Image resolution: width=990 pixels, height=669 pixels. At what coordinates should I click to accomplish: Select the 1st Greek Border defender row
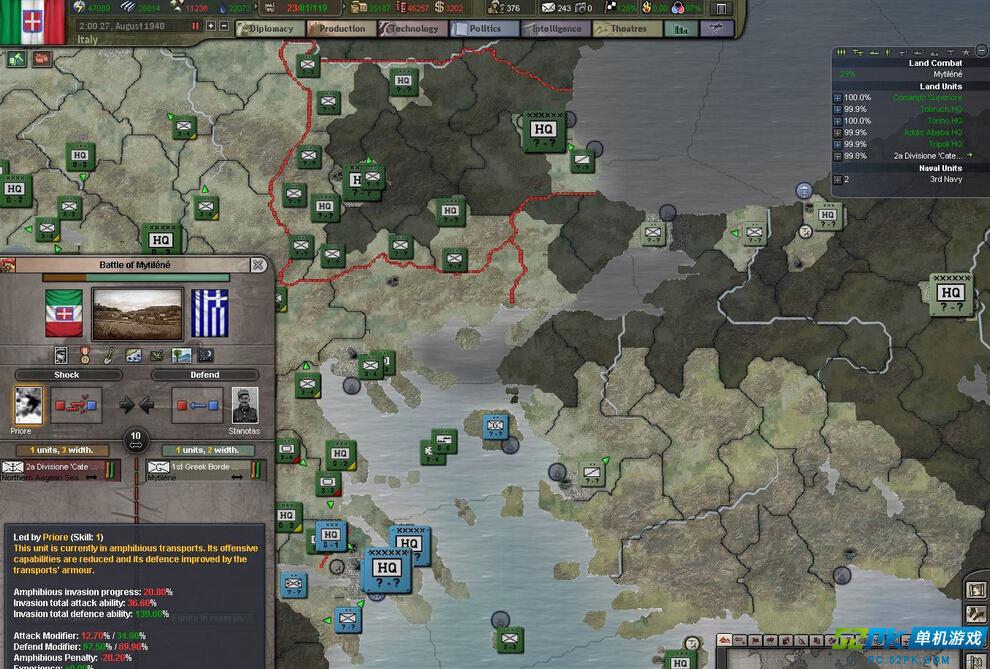click(205, 468)
